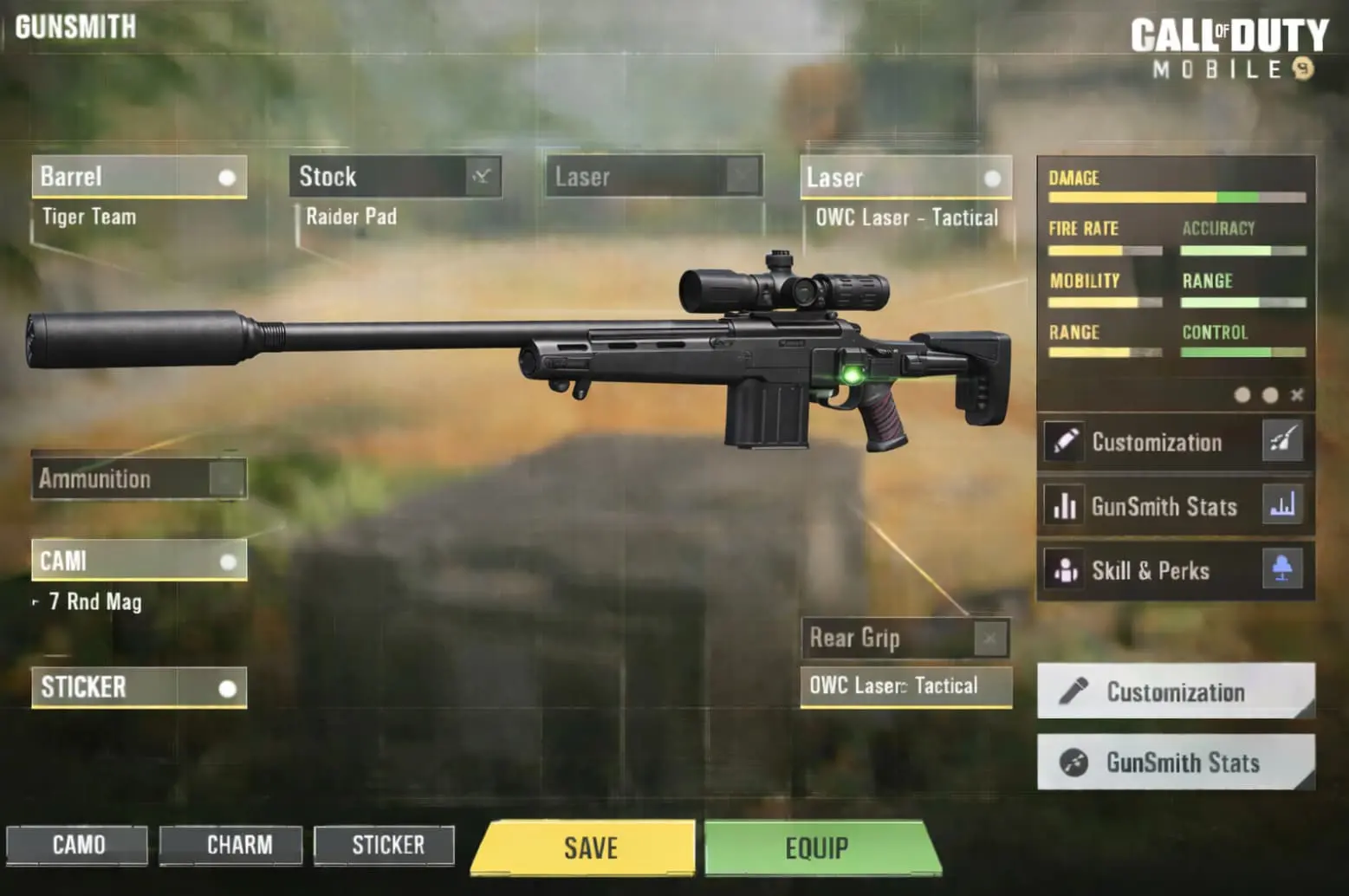Toggle the indicator dot on the Barrel slot
This screenshot has height=896, width=1349.
pyautogui.click(x=228, y=178)
